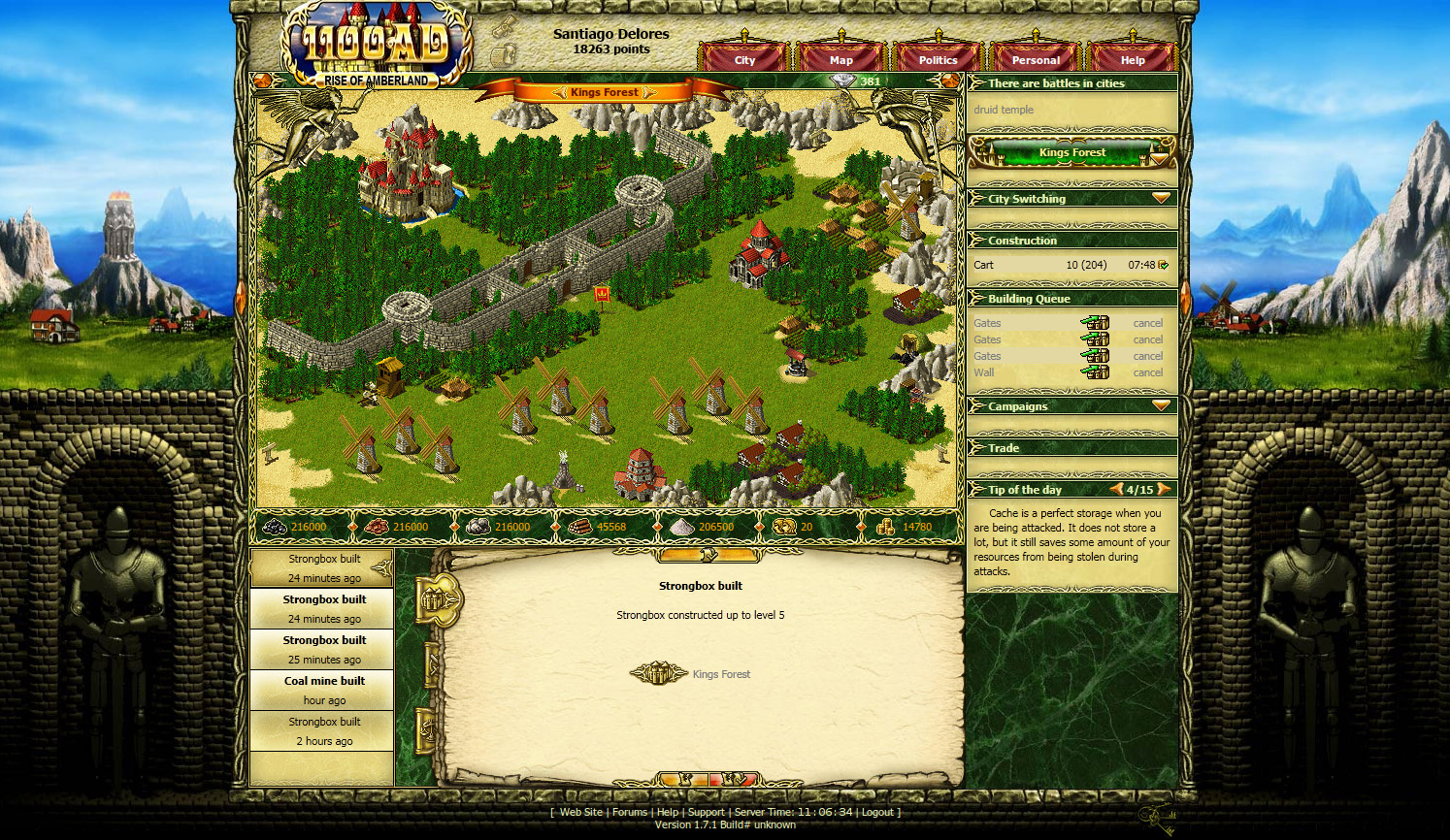Image resolution: width=1450 pixels, height=840 pixels.
Task: Cancel the queued Wall construction
Action: pos(1147,372)
